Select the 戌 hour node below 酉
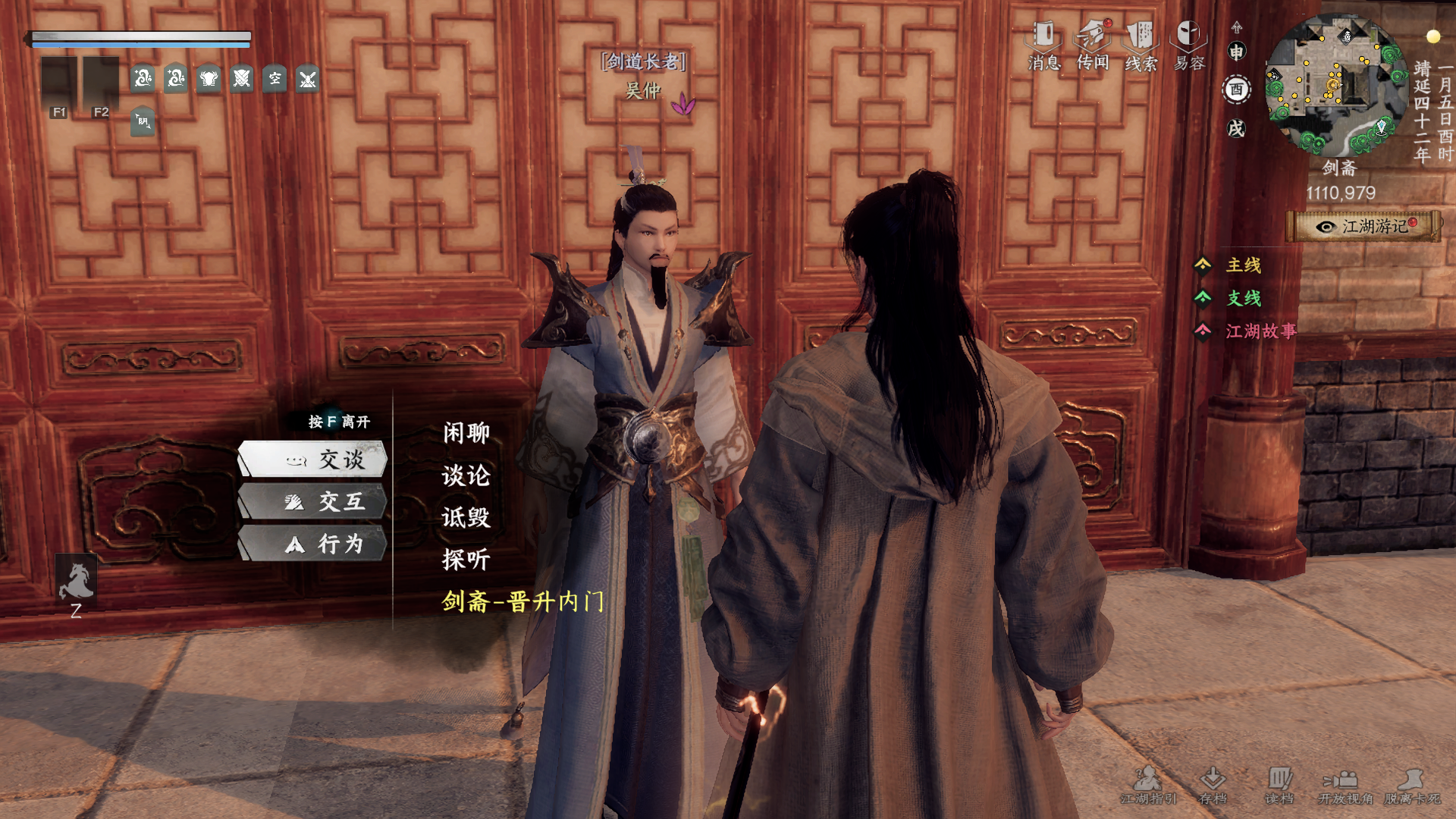 pos(1236,129)
